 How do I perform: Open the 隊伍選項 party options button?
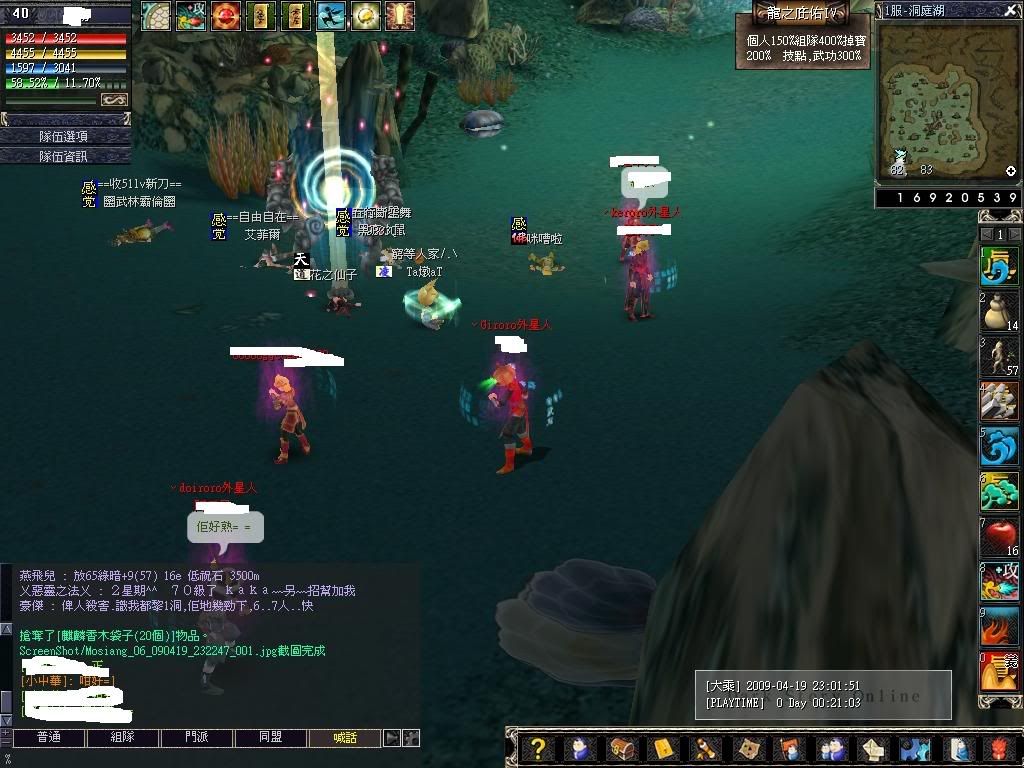tap(64, 136)
